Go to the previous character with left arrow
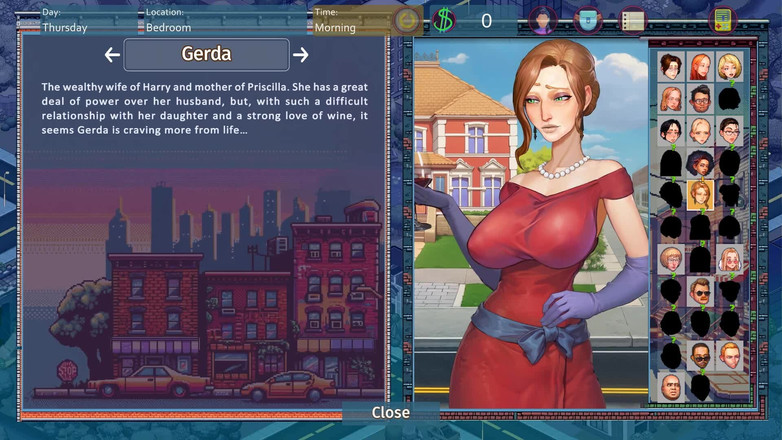The width and height of the screenshot is (782, 440). 112,55
